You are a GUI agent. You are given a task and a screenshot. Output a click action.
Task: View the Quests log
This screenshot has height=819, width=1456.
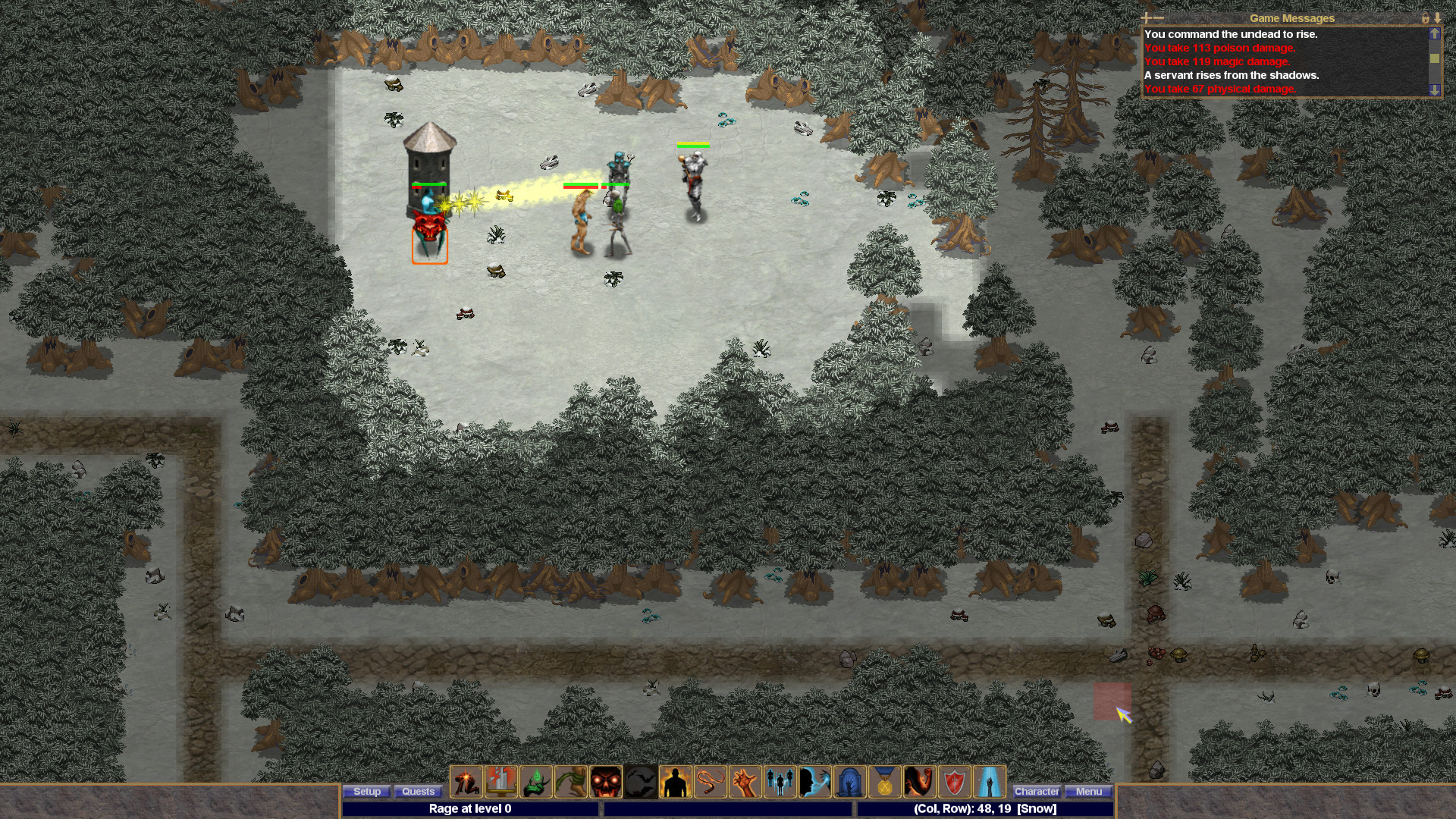[418, 792]
